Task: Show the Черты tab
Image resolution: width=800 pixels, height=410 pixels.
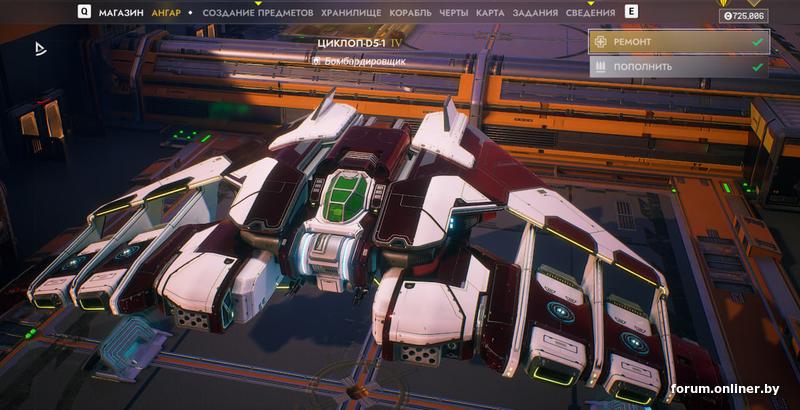Action: (454, 13)
